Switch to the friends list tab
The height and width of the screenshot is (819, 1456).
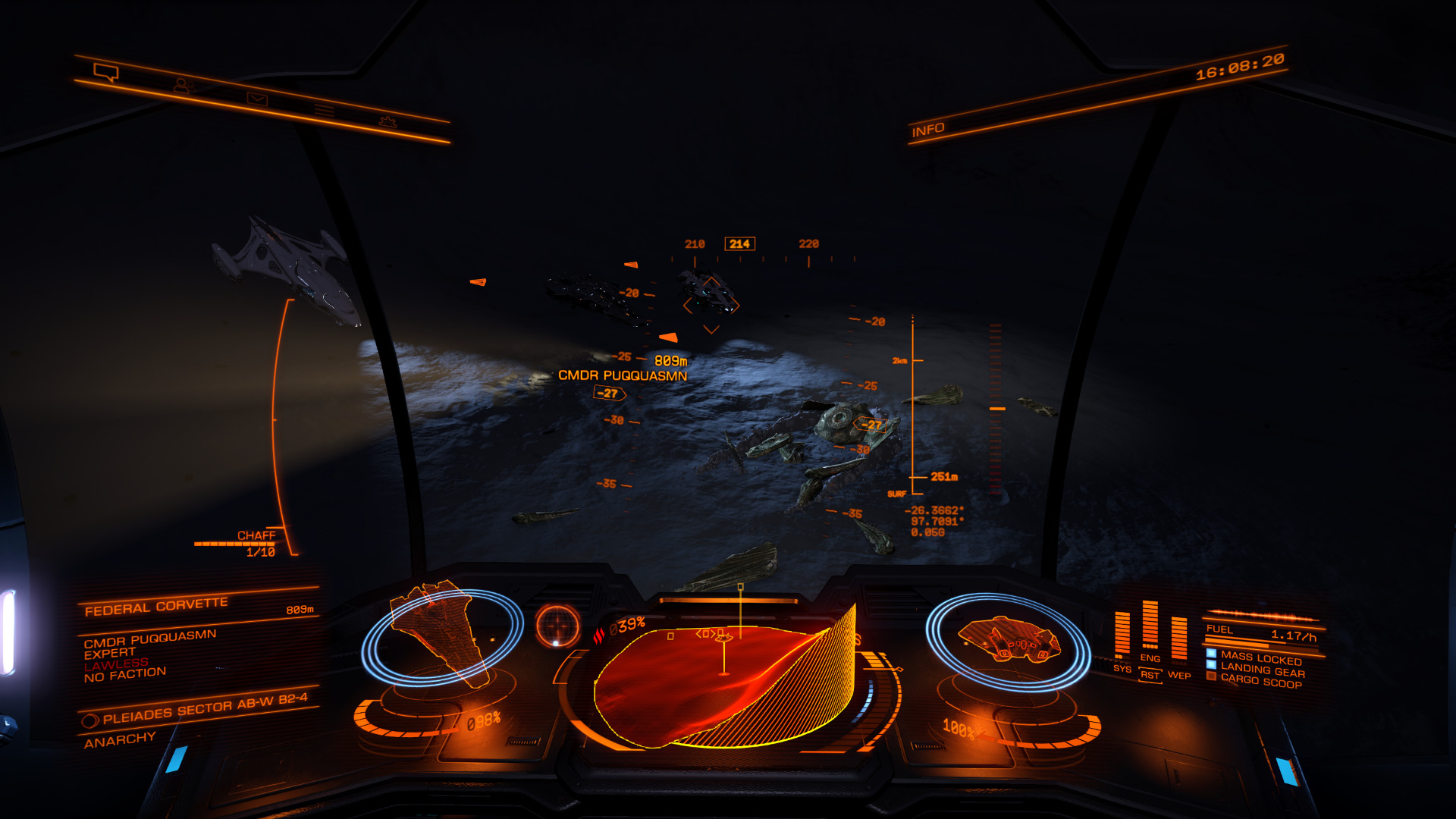coord(181,85)
